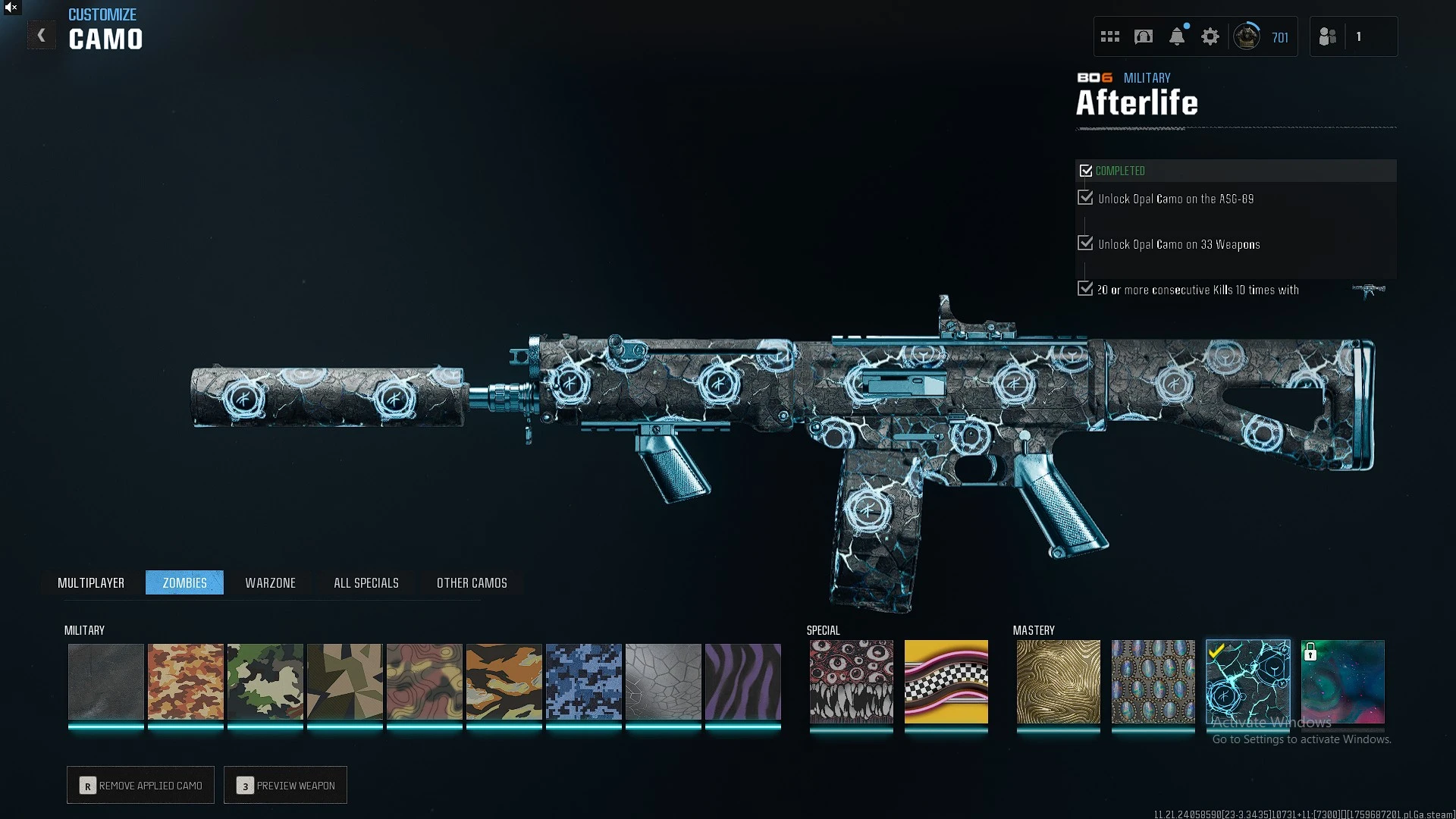Choose the opal mastery camo
This screenshot has width=1456, height=819.
(1153, 681)
